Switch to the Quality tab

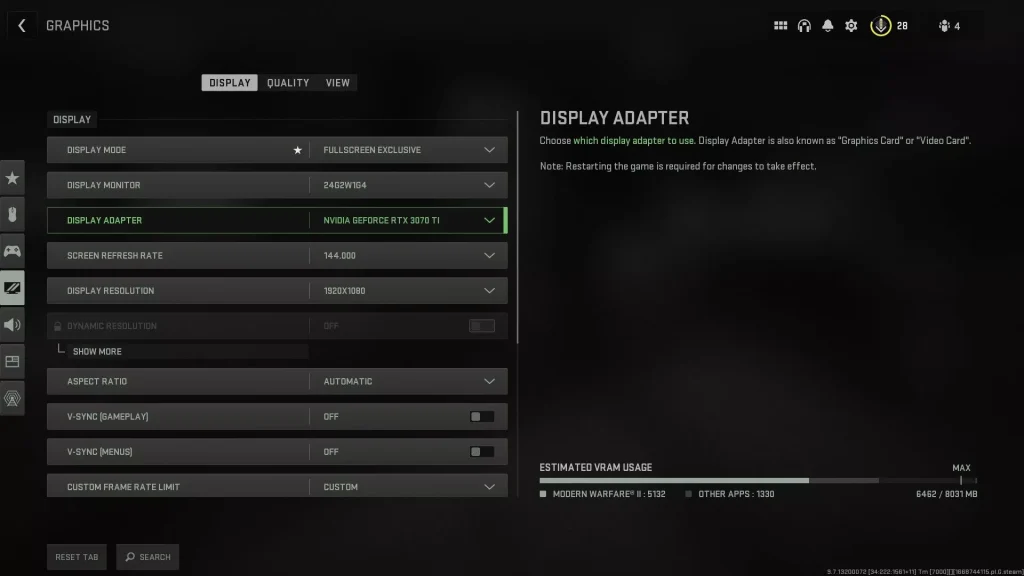pos(288,83)
